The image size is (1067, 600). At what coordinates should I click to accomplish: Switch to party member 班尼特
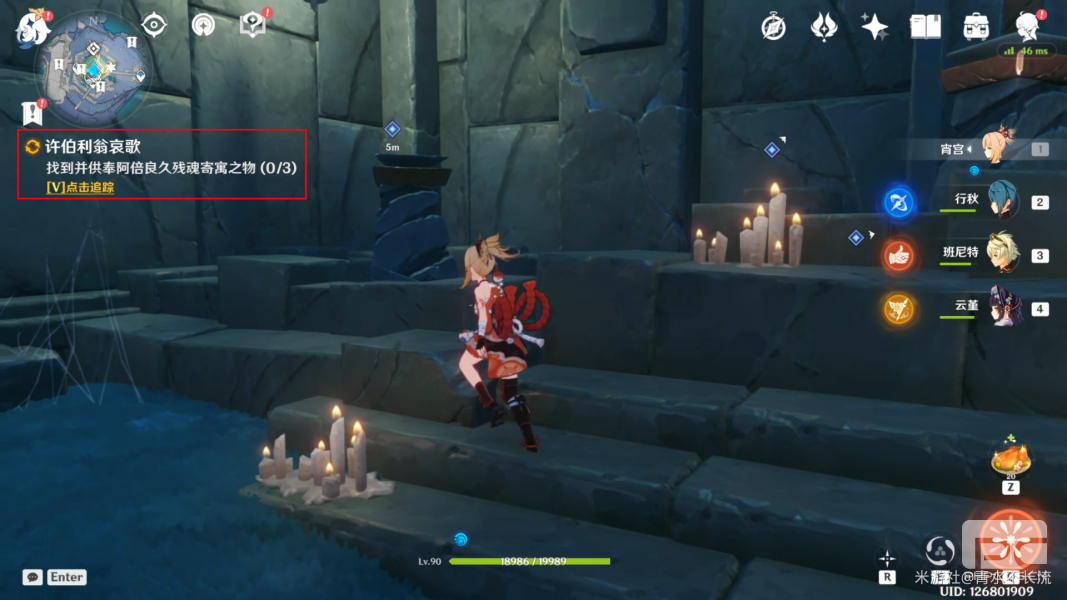1001,254
